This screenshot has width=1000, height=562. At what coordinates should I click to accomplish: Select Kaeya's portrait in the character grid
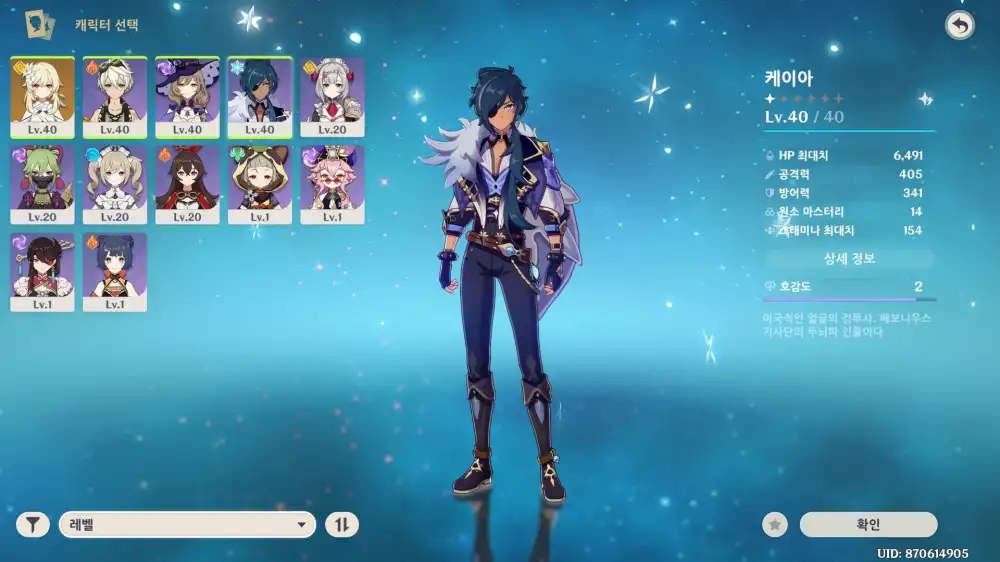tap(260, 96)
